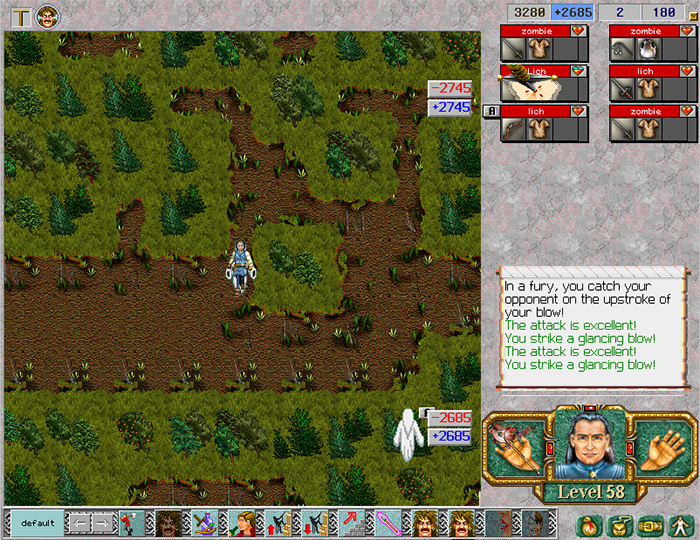Select the purple wizard hat hotbar slot
Viewport: 700px width, 540px height.
coord(206,523)
